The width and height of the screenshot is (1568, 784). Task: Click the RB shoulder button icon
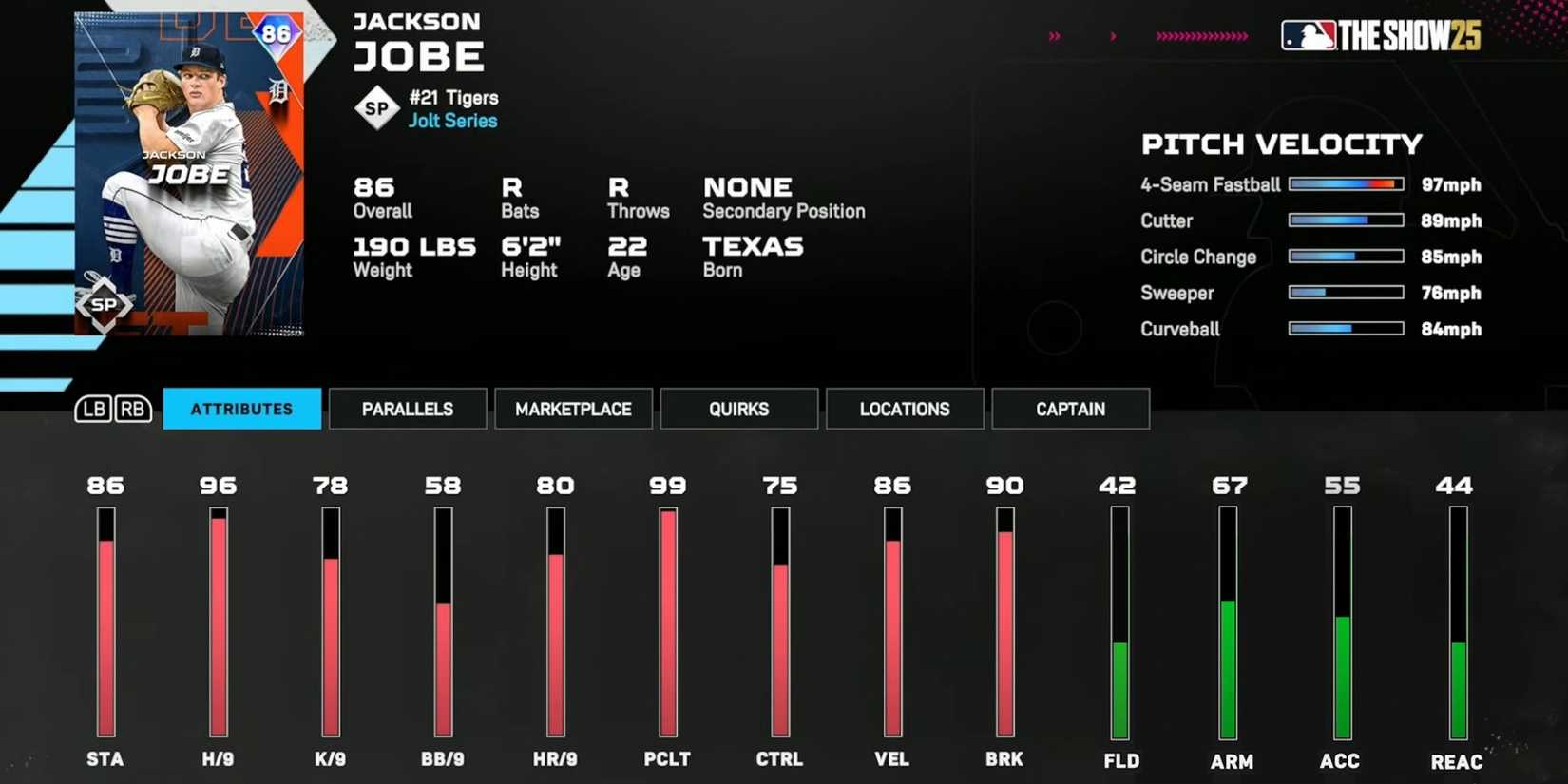(x=133, y=409)
